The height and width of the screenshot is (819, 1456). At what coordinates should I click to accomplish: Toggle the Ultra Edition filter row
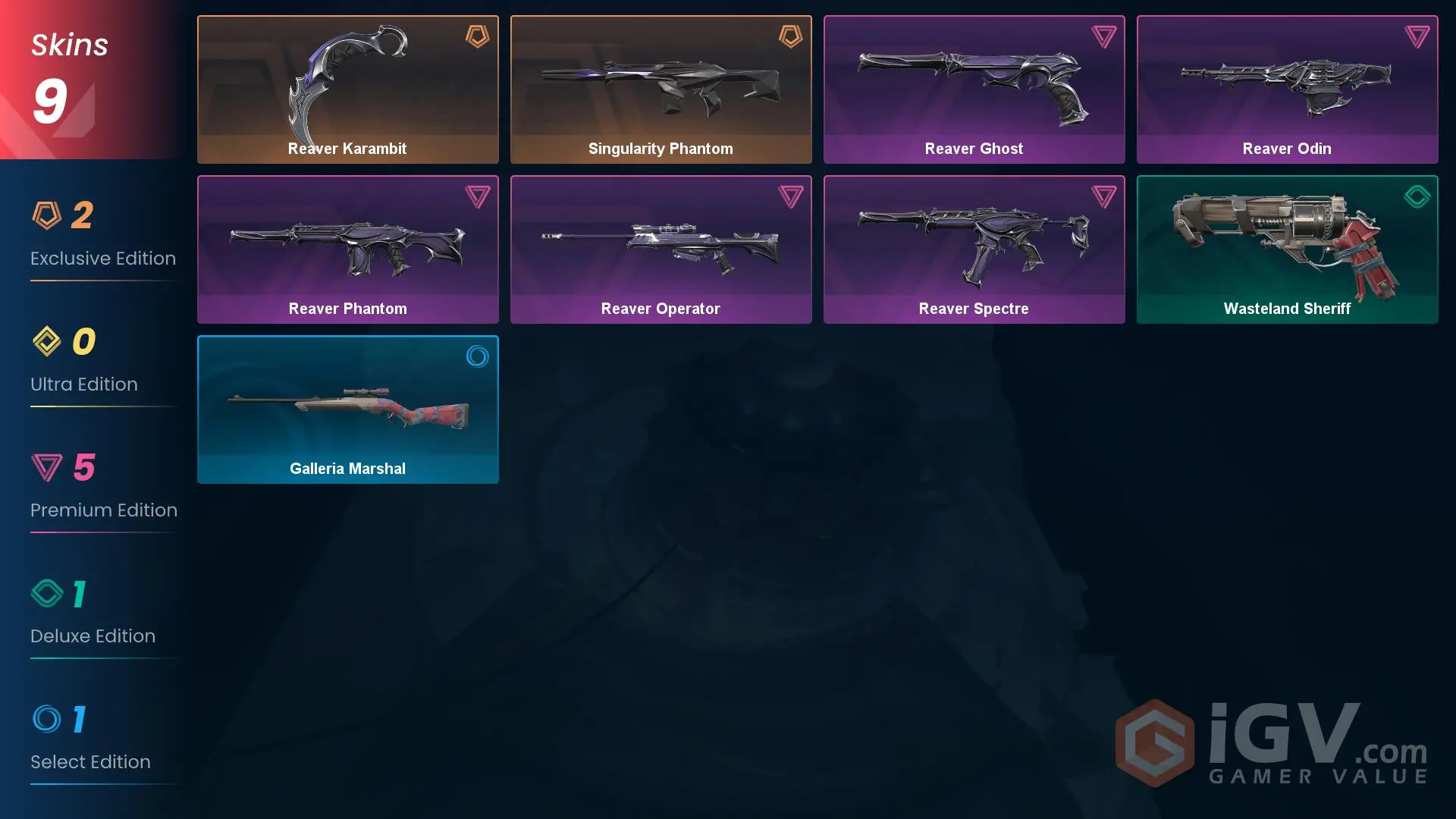103,362
